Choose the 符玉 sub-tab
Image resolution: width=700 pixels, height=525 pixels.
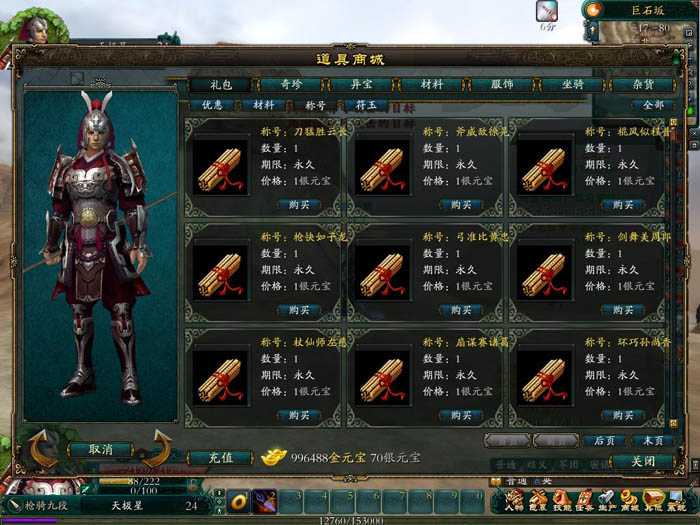click(x=366, y=104)
